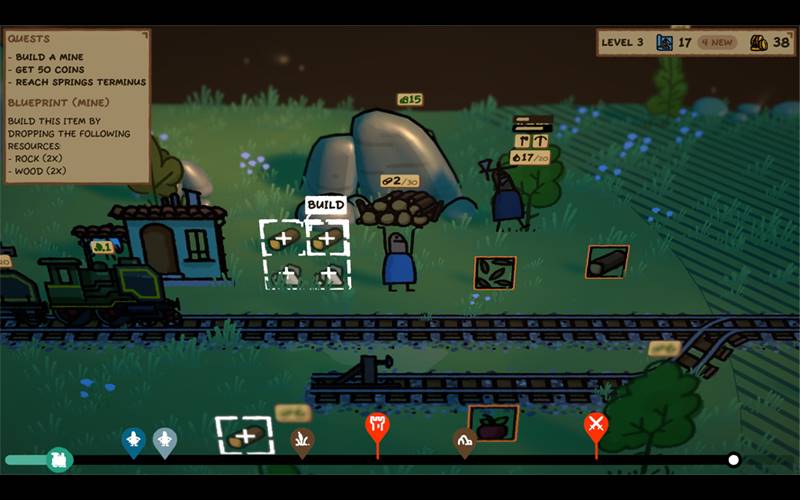Screen dimensions: 800x500
Task: Open the blueprints icon showing 17
Action: coord(665,42)
